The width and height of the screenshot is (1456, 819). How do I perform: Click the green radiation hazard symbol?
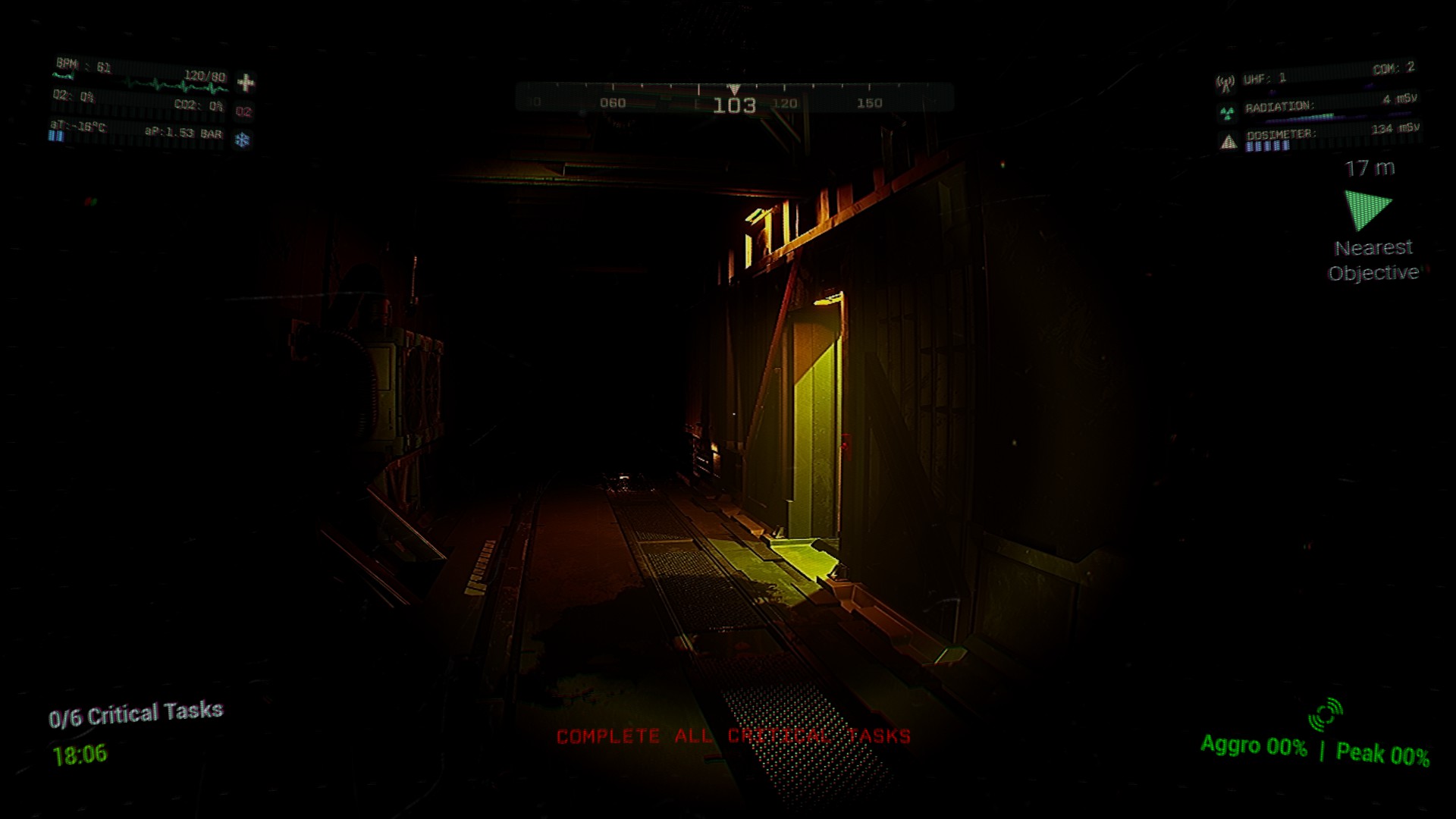[x=1226, y=114]
